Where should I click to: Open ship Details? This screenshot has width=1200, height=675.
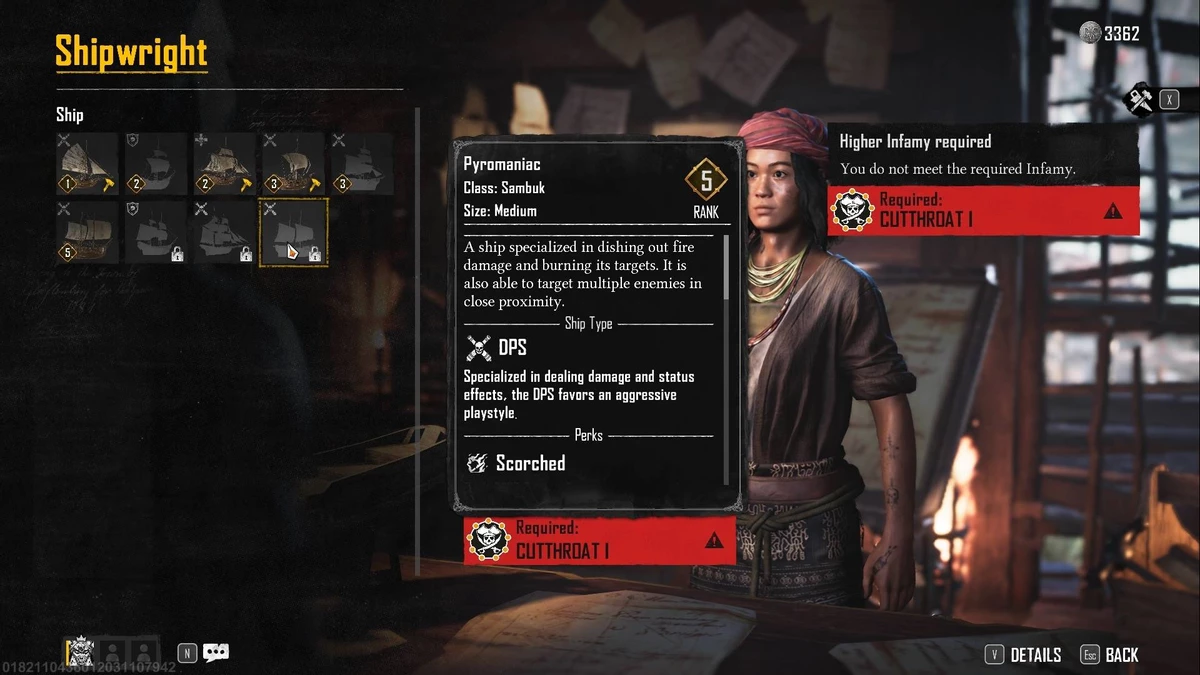point(1024,655)
